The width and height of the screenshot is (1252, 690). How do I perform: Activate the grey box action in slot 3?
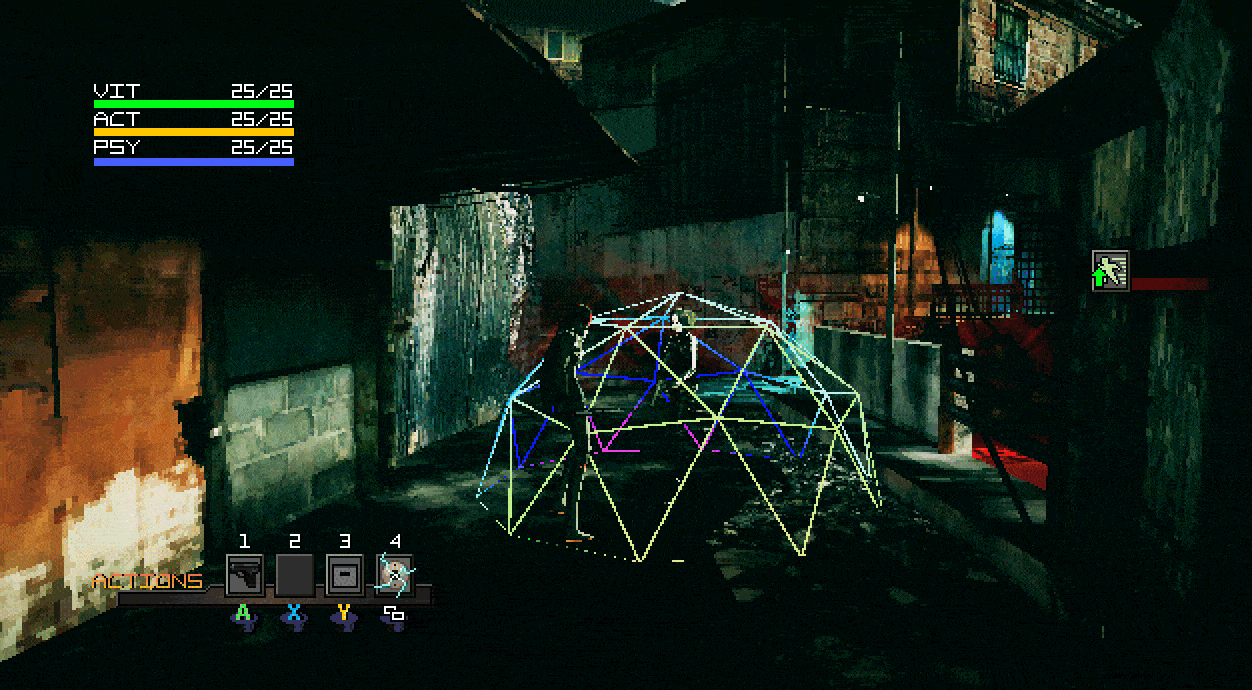coord(344,575)
